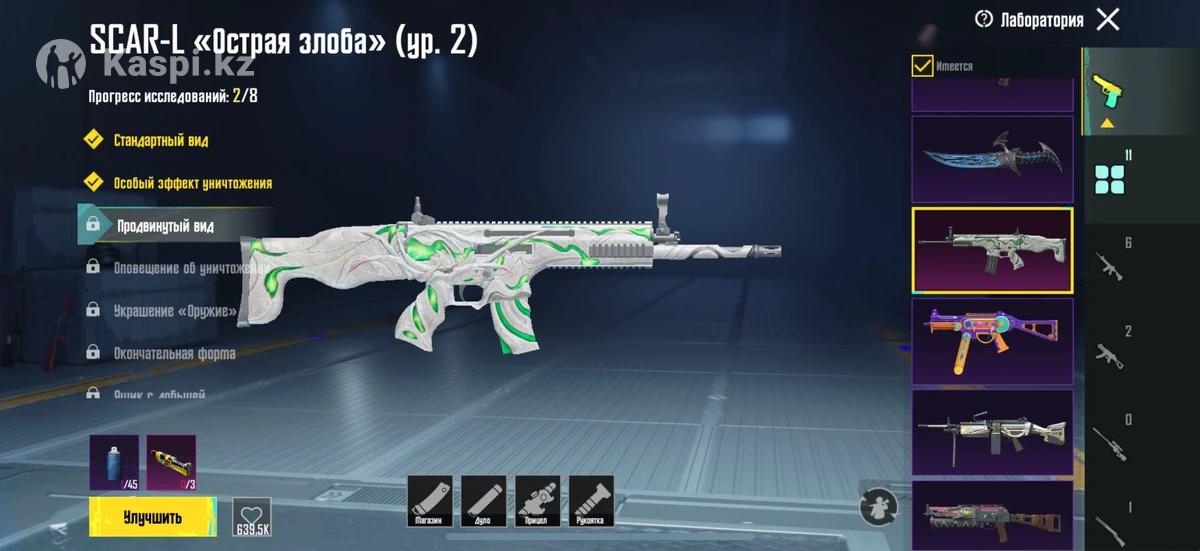The width and height of the screenshot is (1200, 551).
Task: Choose the purple-orange UMP skin thumbnail
Action: click(x=992, y=341)
